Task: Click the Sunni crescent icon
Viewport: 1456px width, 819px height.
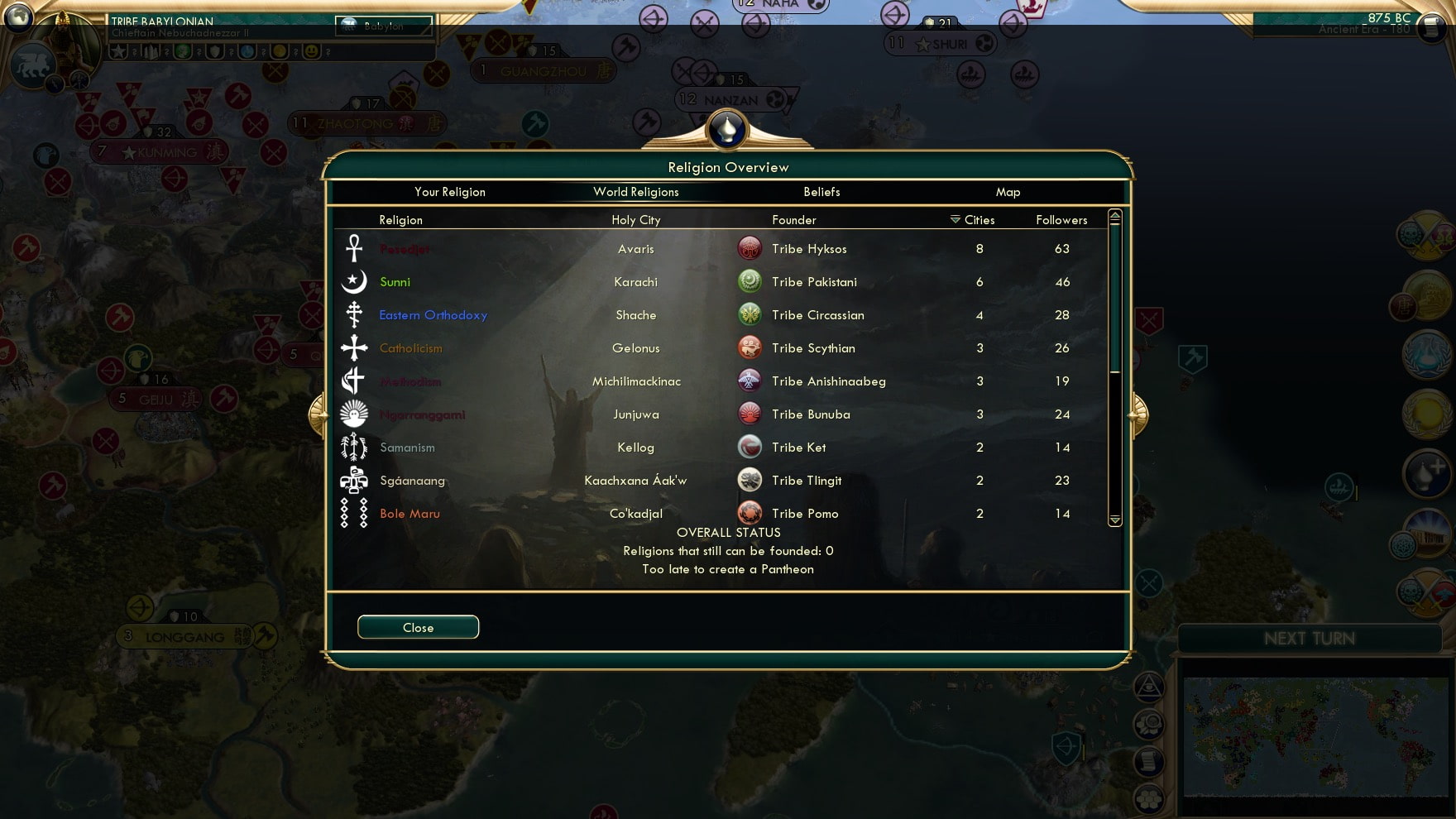Action: [x=353, y=281]
